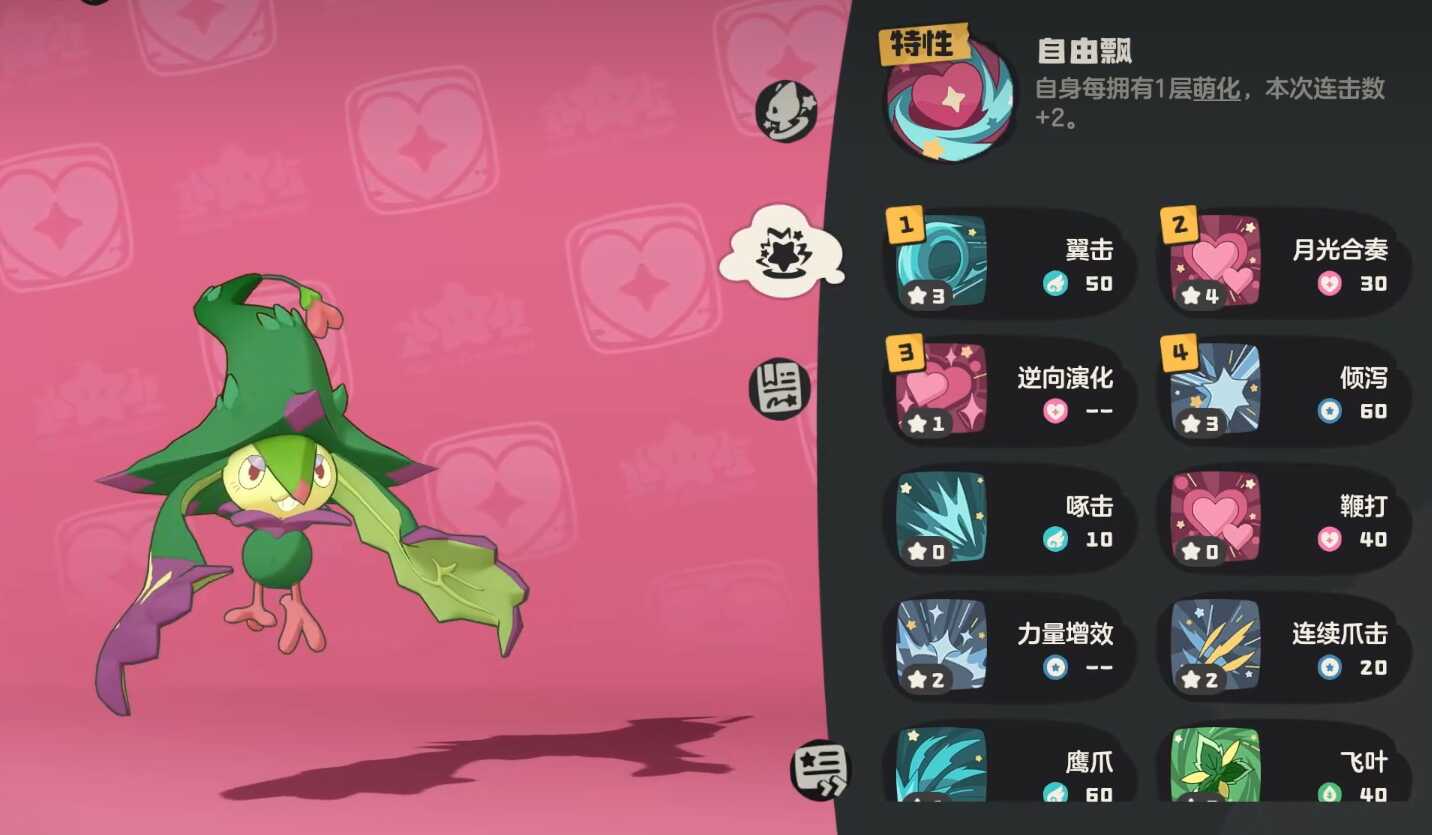The width and height of the screenshot is (1432, 835).
Task: Select the 翼击 skill in slot 1
Action: pyautogui.click(x=1010, y=263)
